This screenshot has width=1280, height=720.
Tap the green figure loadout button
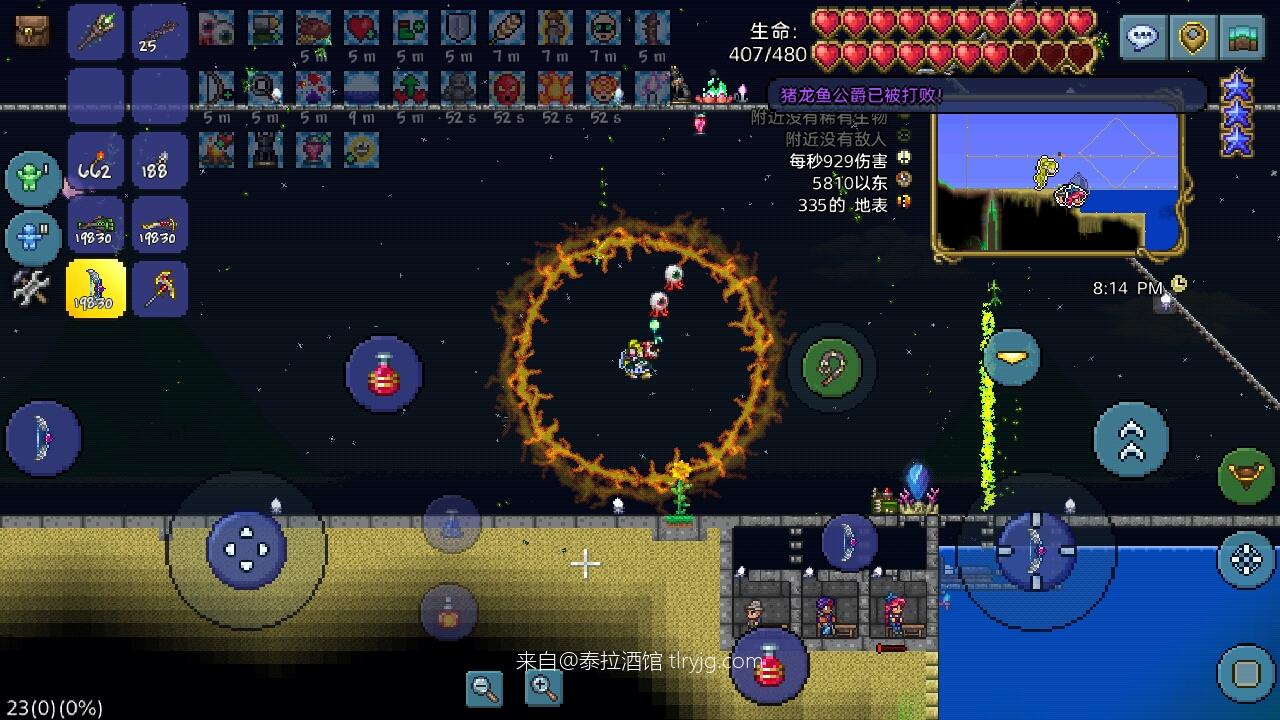tap(33, 178)
